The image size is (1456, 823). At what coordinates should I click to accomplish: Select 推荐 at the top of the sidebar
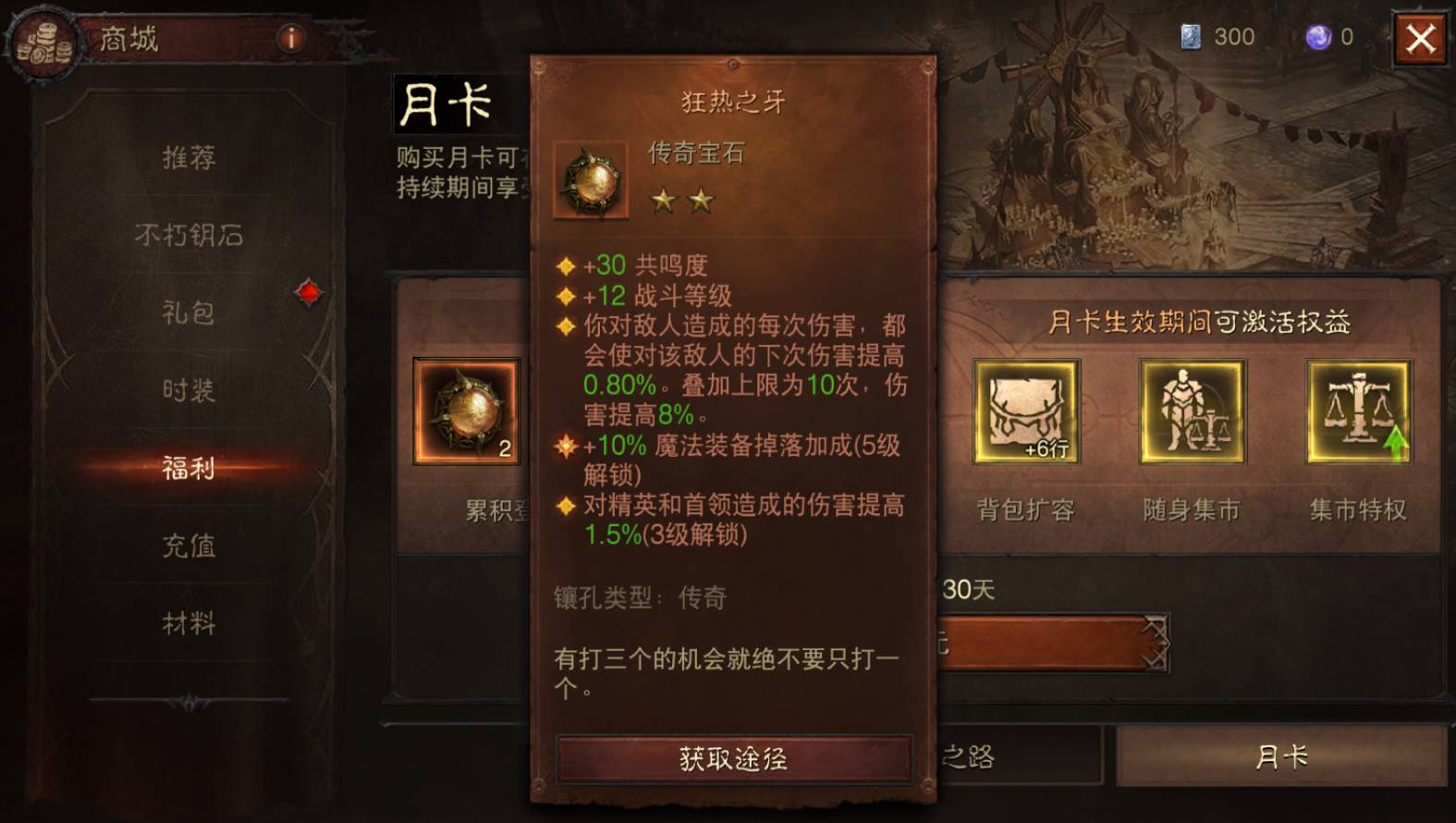[x=191, y=159]
